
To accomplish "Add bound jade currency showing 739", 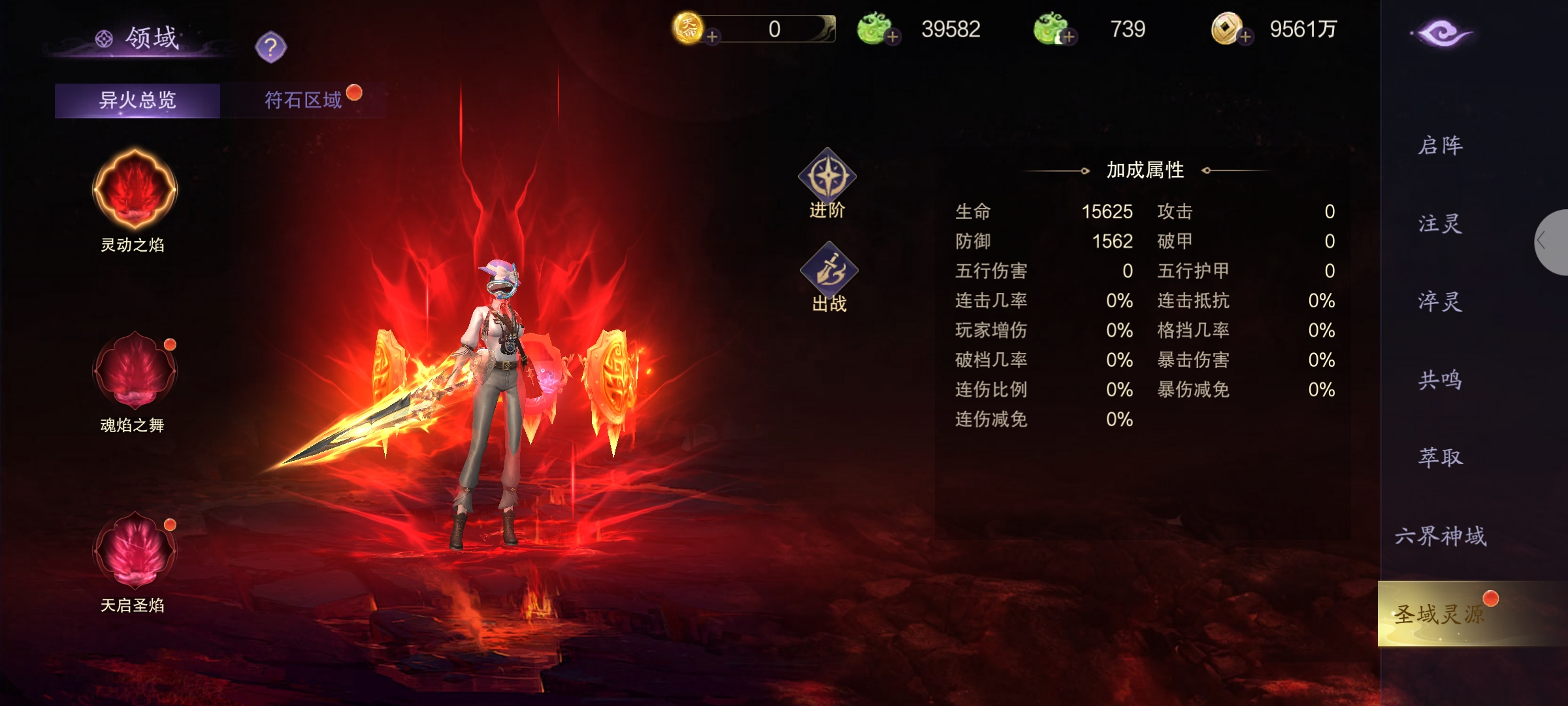I will tap(1069, 37).
